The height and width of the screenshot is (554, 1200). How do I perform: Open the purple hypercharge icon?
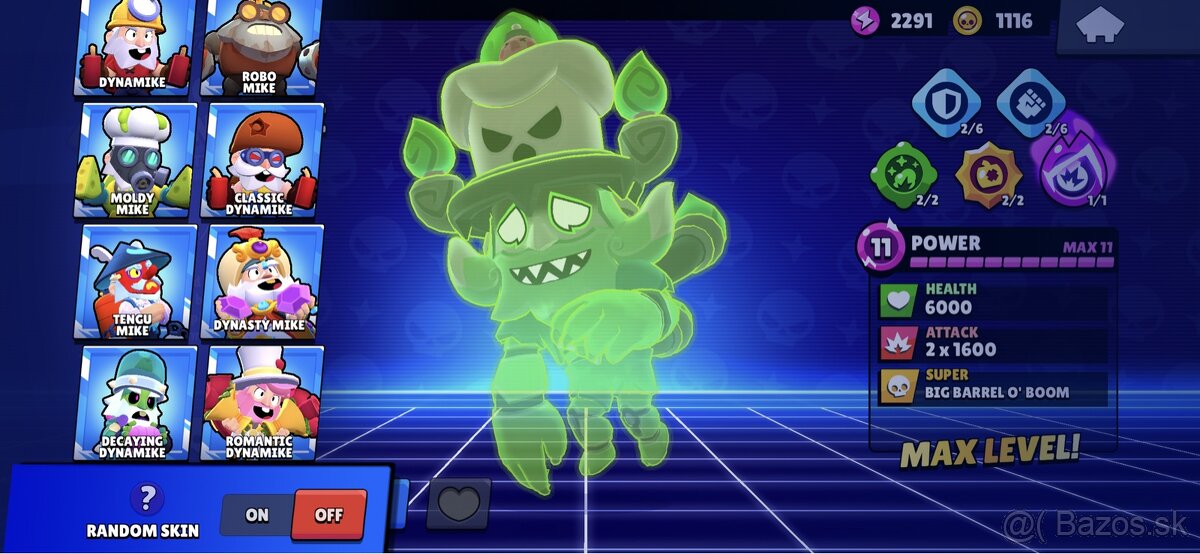click(x=1073, y=170)
